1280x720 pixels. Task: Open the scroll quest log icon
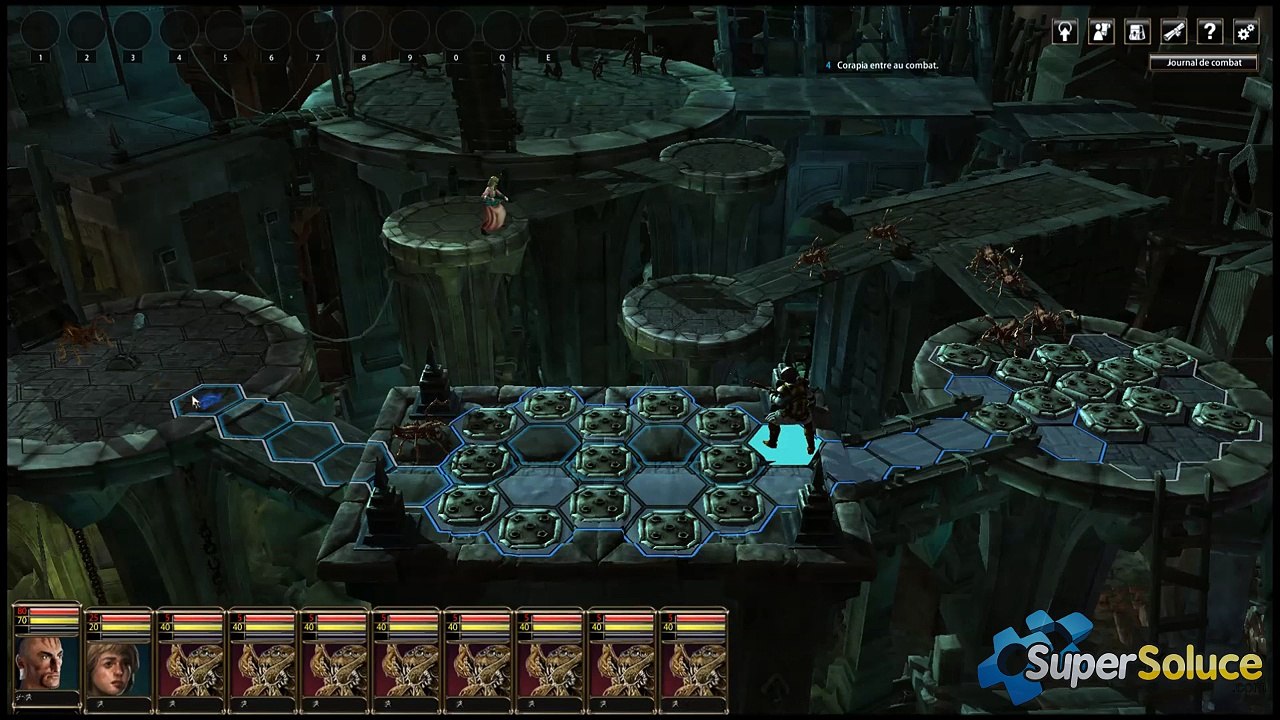(x=1174, y=32)
